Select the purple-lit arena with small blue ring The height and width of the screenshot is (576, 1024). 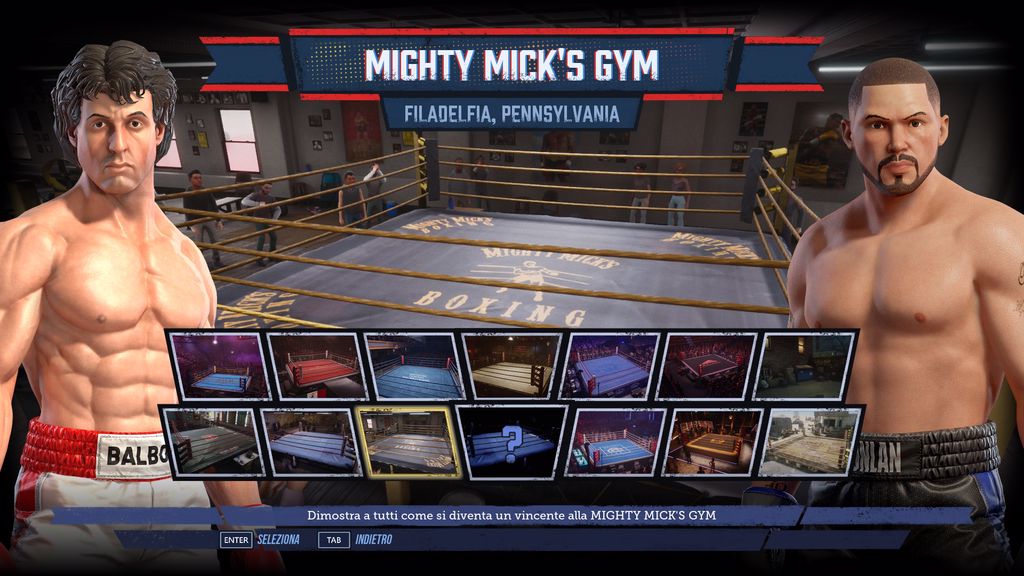(218, 366)
